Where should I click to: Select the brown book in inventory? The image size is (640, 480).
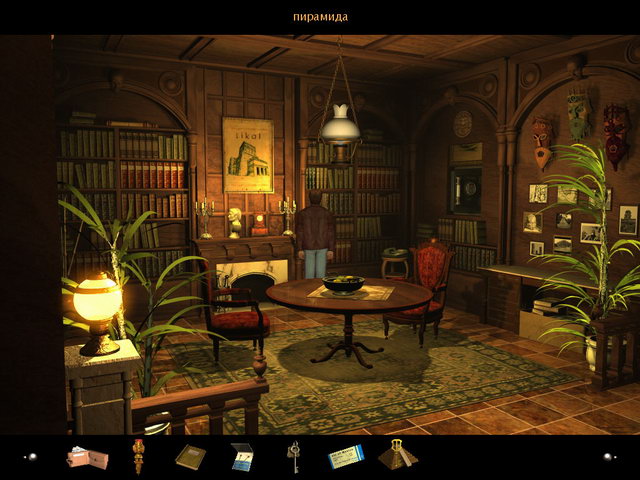pos(190,457)
